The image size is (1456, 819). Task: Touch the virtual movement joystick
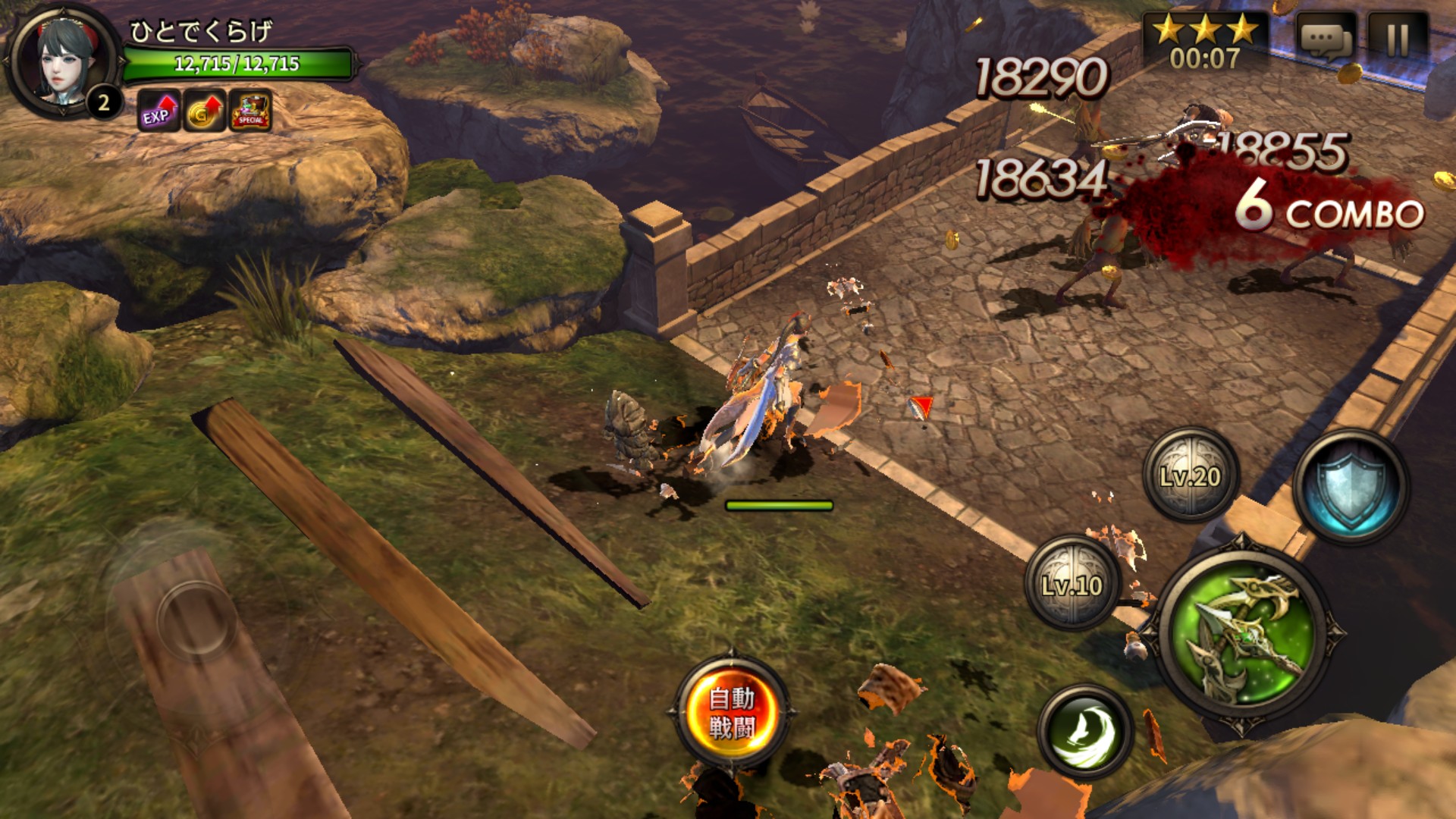197,620
